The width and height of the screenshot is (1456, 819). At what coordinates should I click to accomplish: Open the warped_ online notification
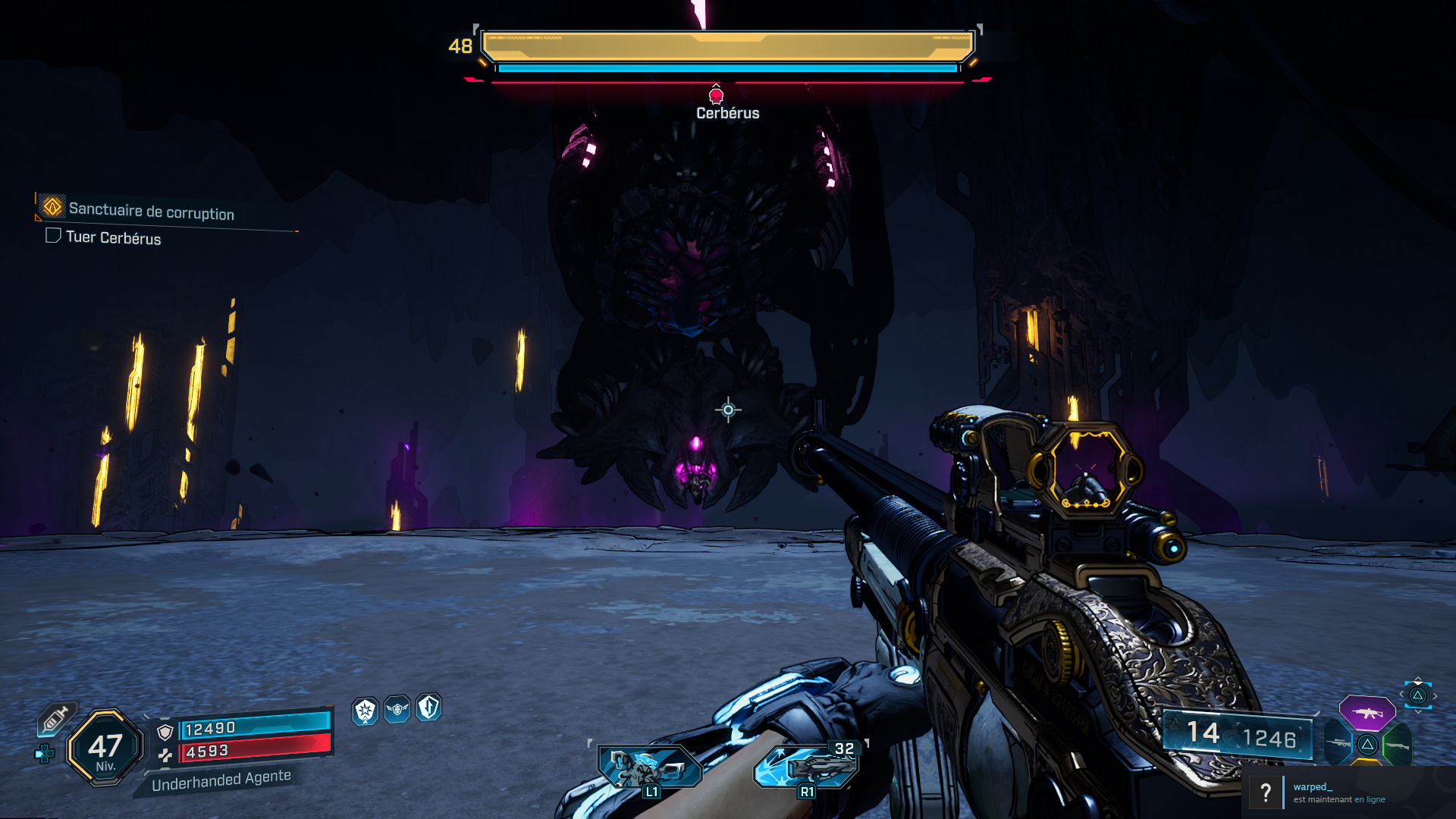(1338, 792)
